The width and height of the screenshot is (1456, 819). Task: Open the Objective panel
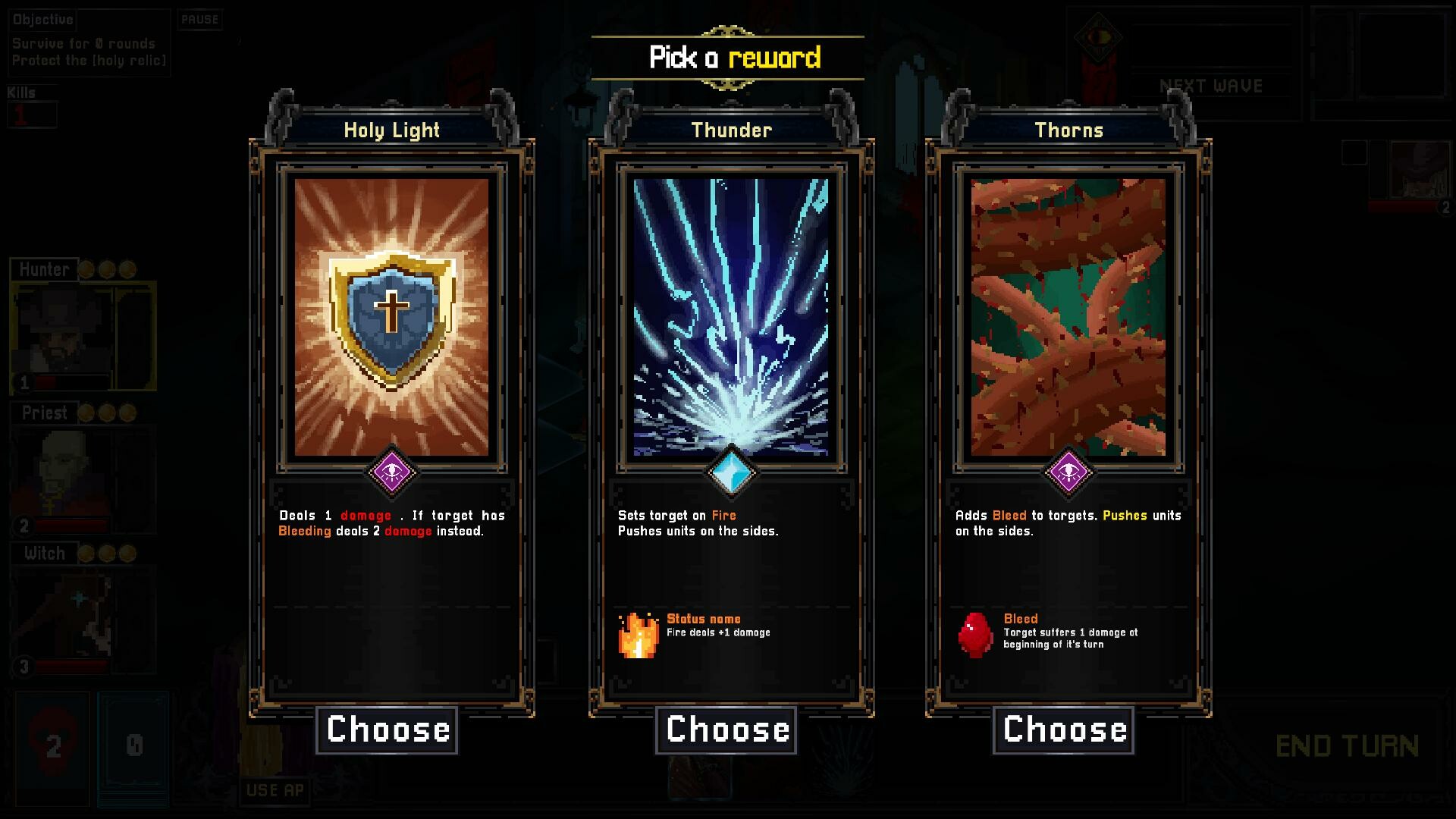42,20
